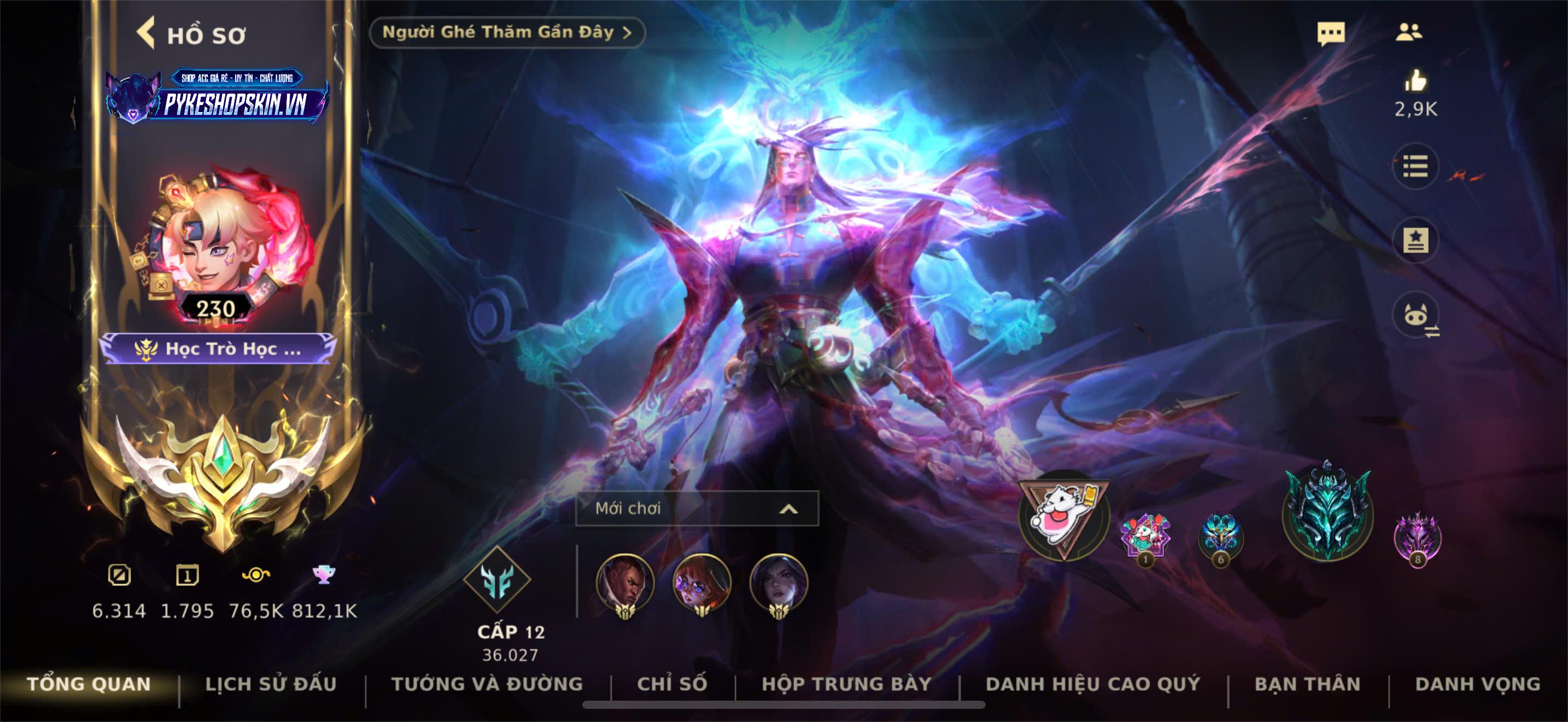Select the Tổng Quan tab

click(89, 684)
